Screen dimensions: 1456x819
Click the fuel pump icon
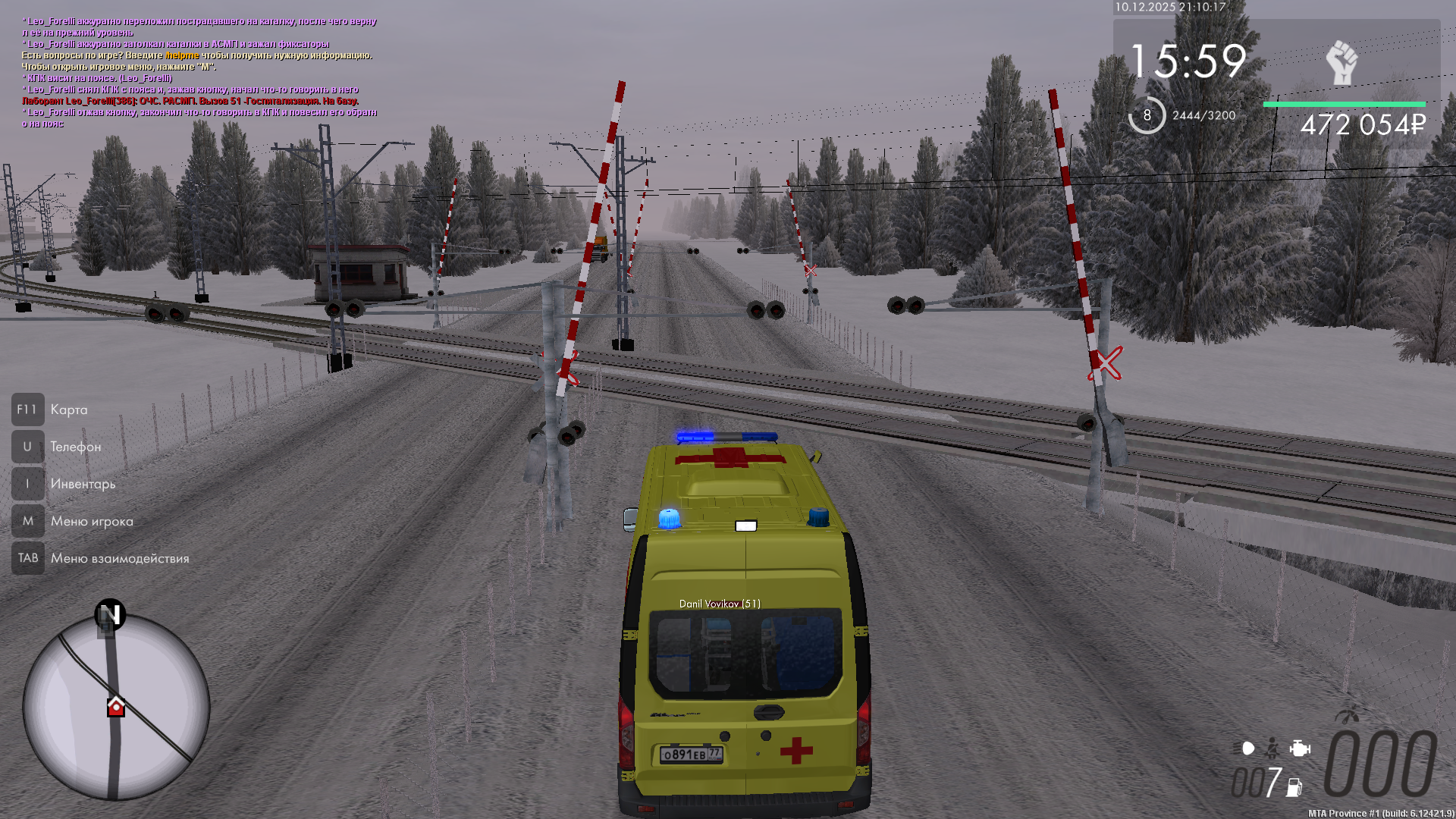click(1294, 787)
